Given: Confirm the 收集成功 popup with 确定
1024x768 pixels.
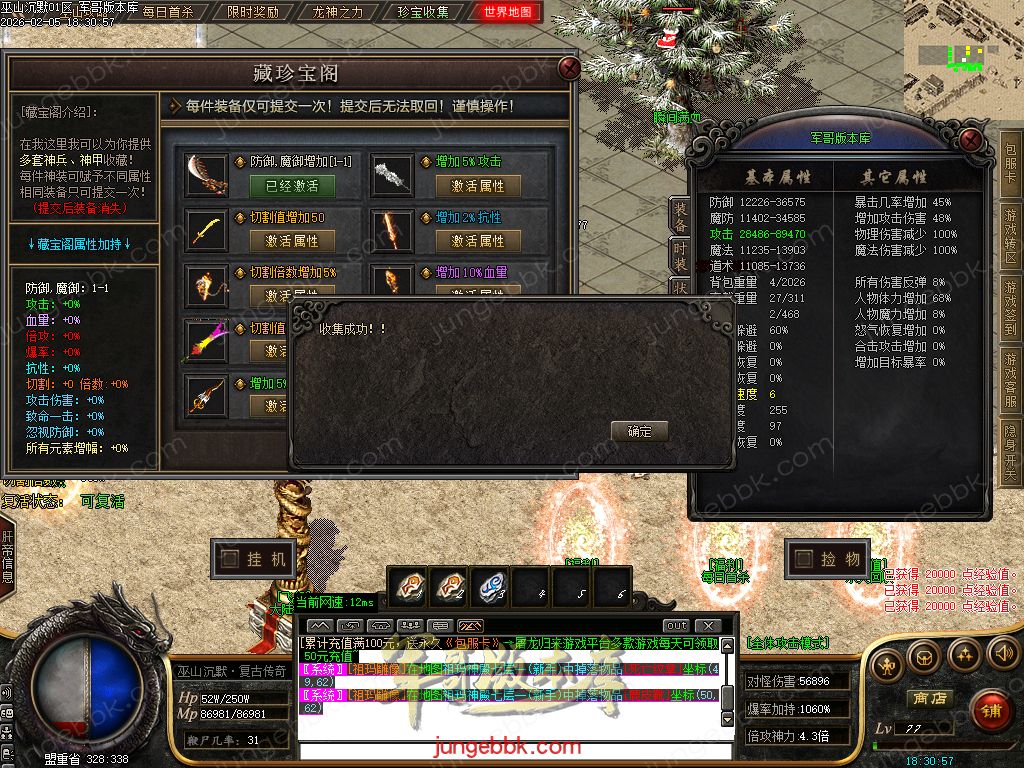Looking at the screenshot, I should click(x=639, y=431).
